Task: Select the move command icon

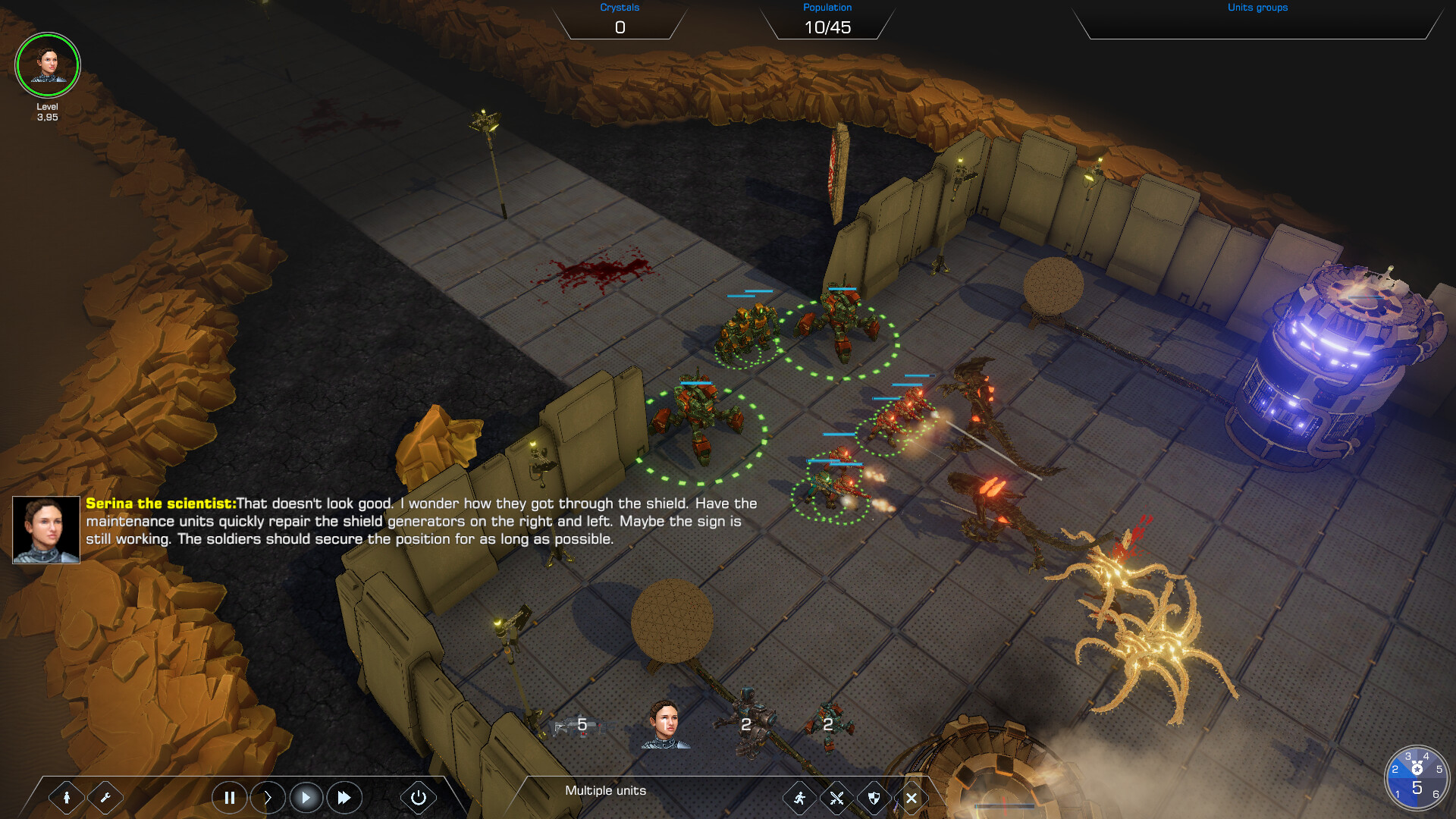Action: pos(799,798)
